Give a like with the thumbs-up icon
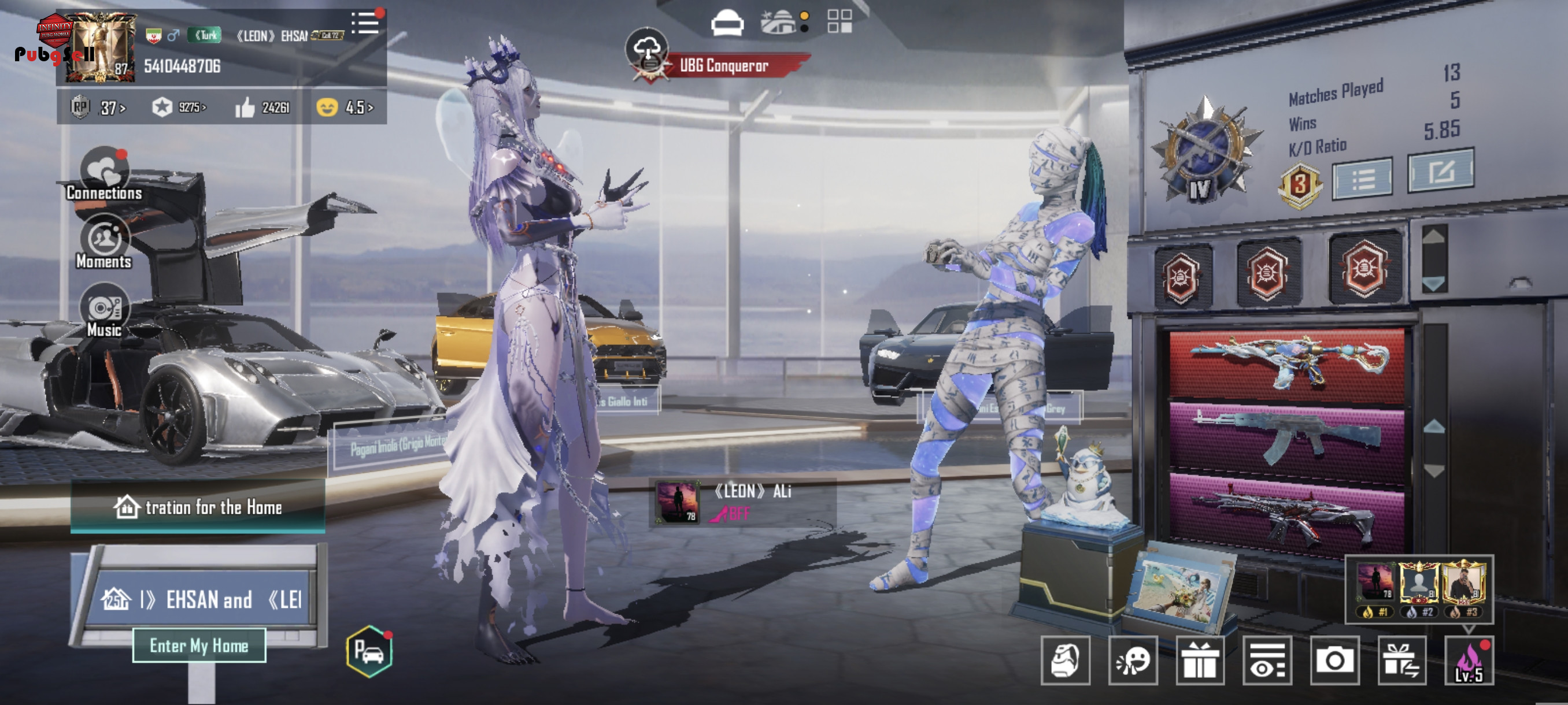The image size is (1568, 705). 245,107
